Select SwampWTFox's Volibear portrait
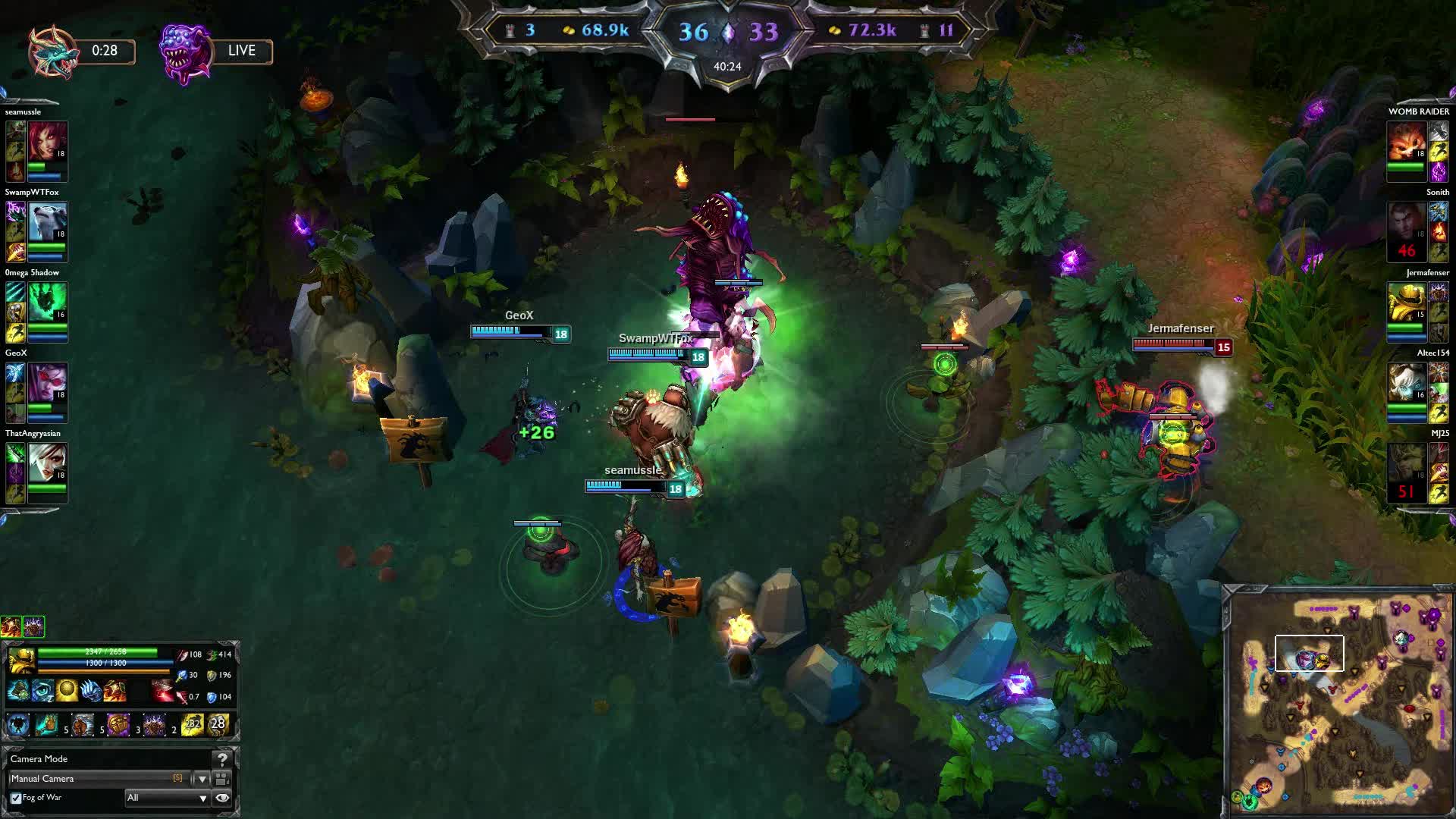 (47, 222)
